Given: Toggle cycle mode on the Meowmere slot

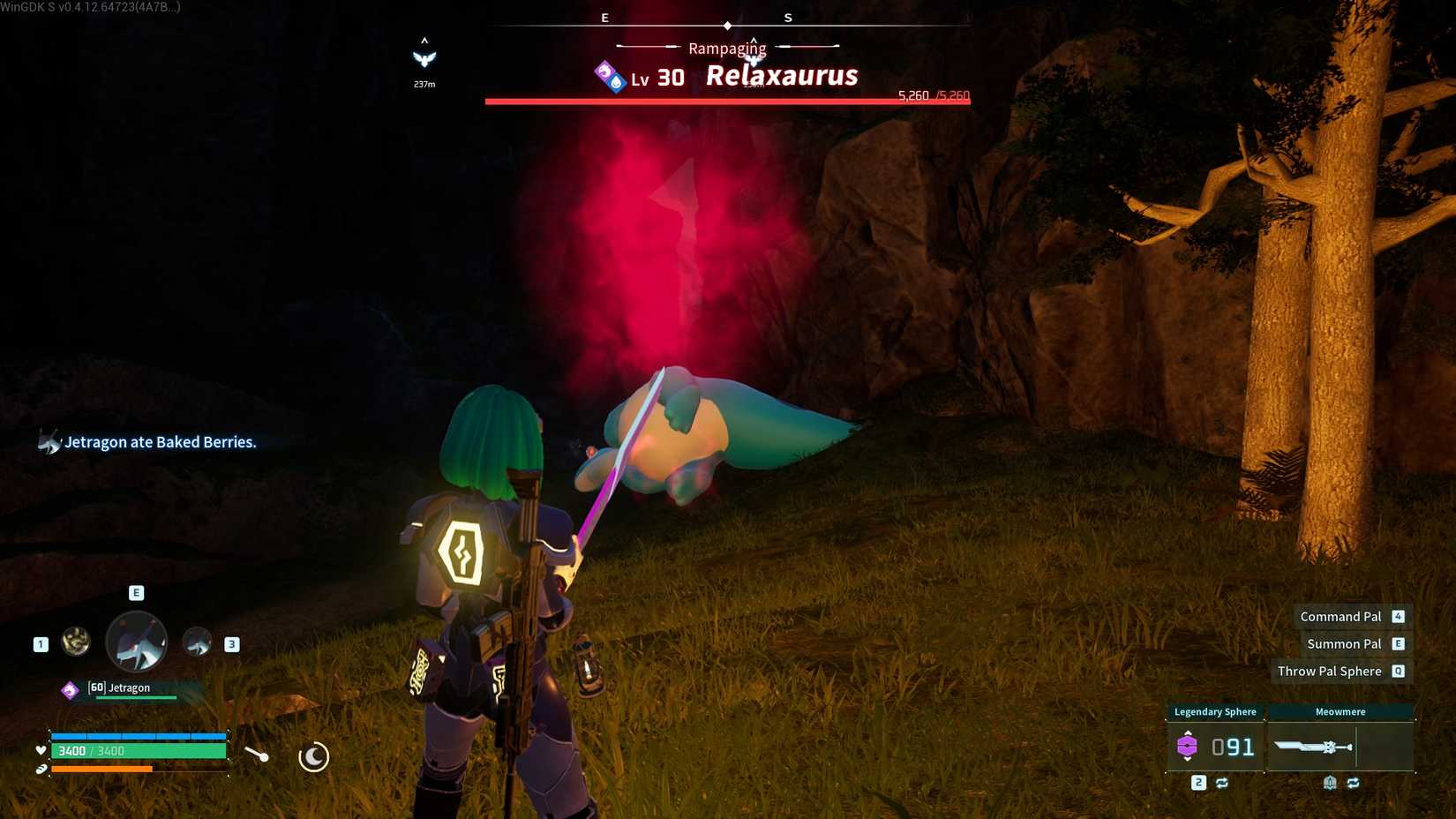Looking at the screenshot, I should [x=1354, y=782].
